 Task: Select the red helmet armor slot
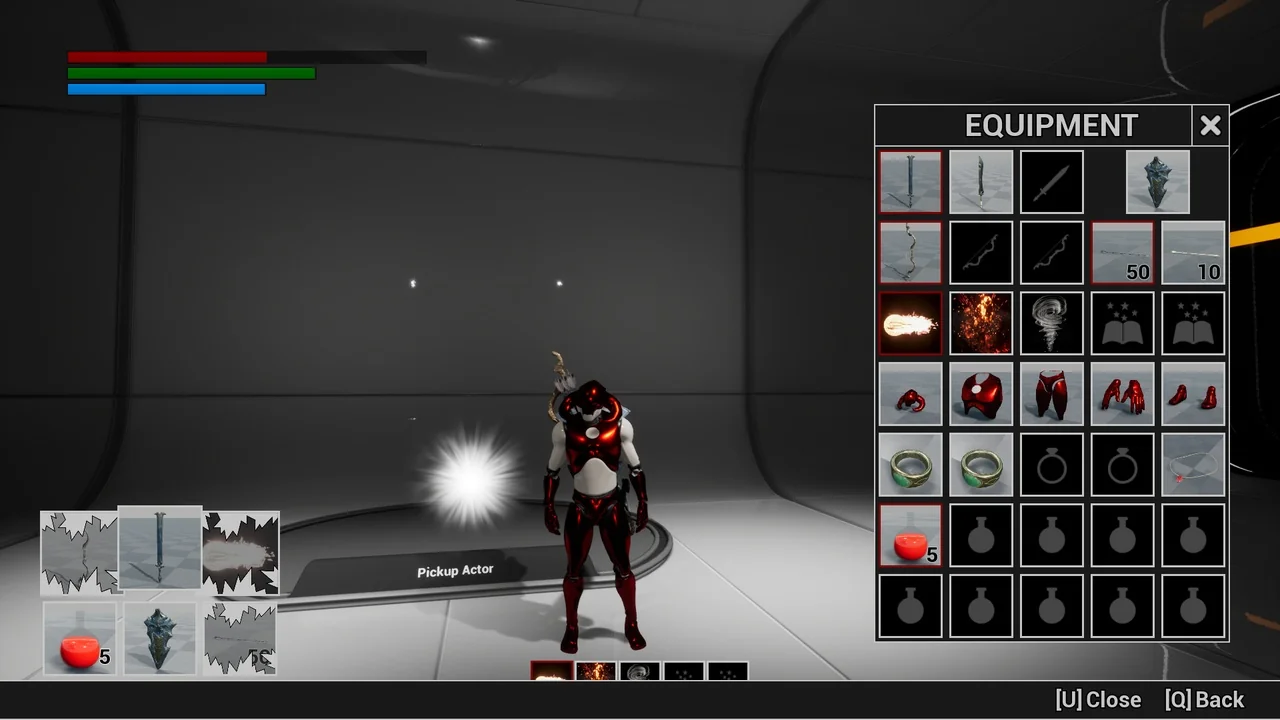[x=911, y=394]
